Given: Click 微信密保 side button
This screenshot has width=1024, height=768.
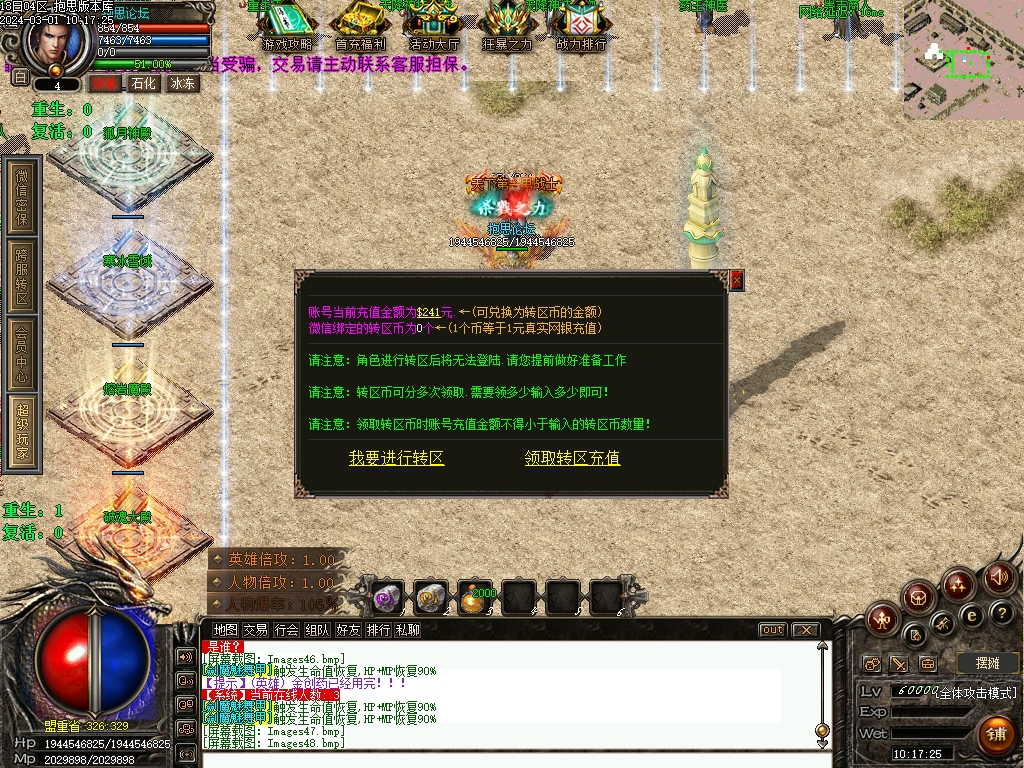Looking at the screenshot, I should point(22,195).
